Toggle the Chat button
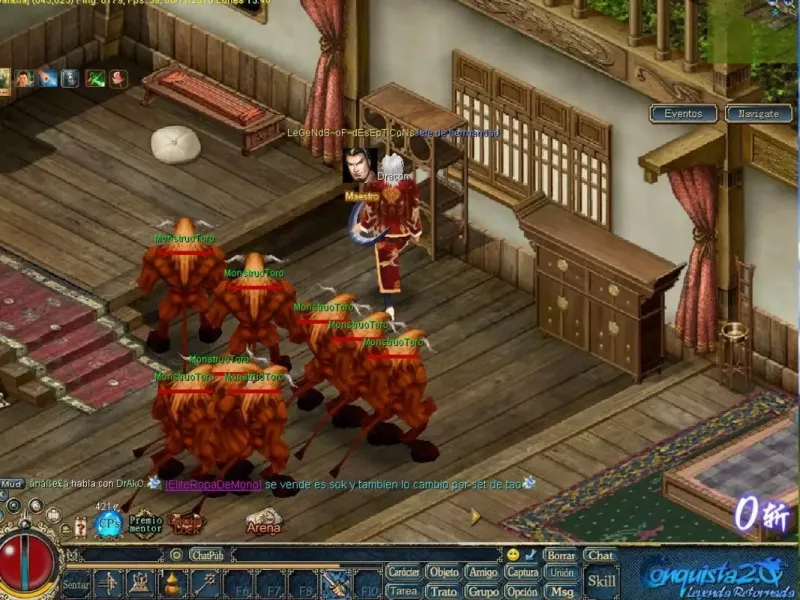 coord(601,555)
